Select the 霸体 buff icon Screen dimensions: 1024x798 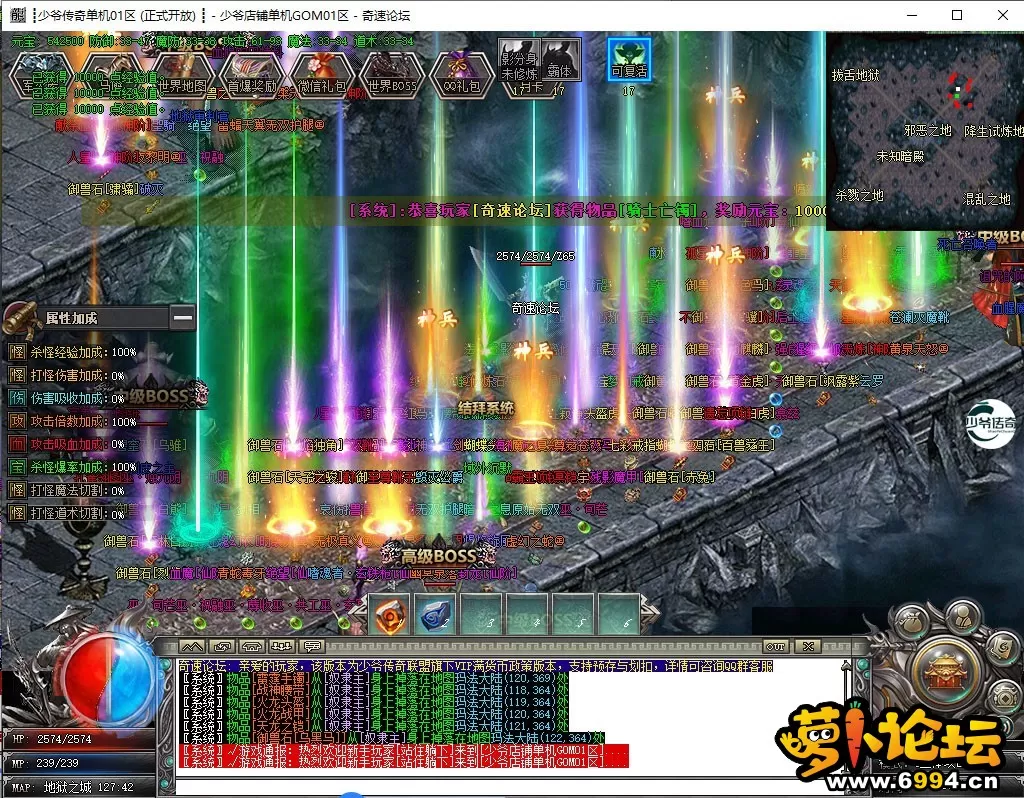[560, 60]
